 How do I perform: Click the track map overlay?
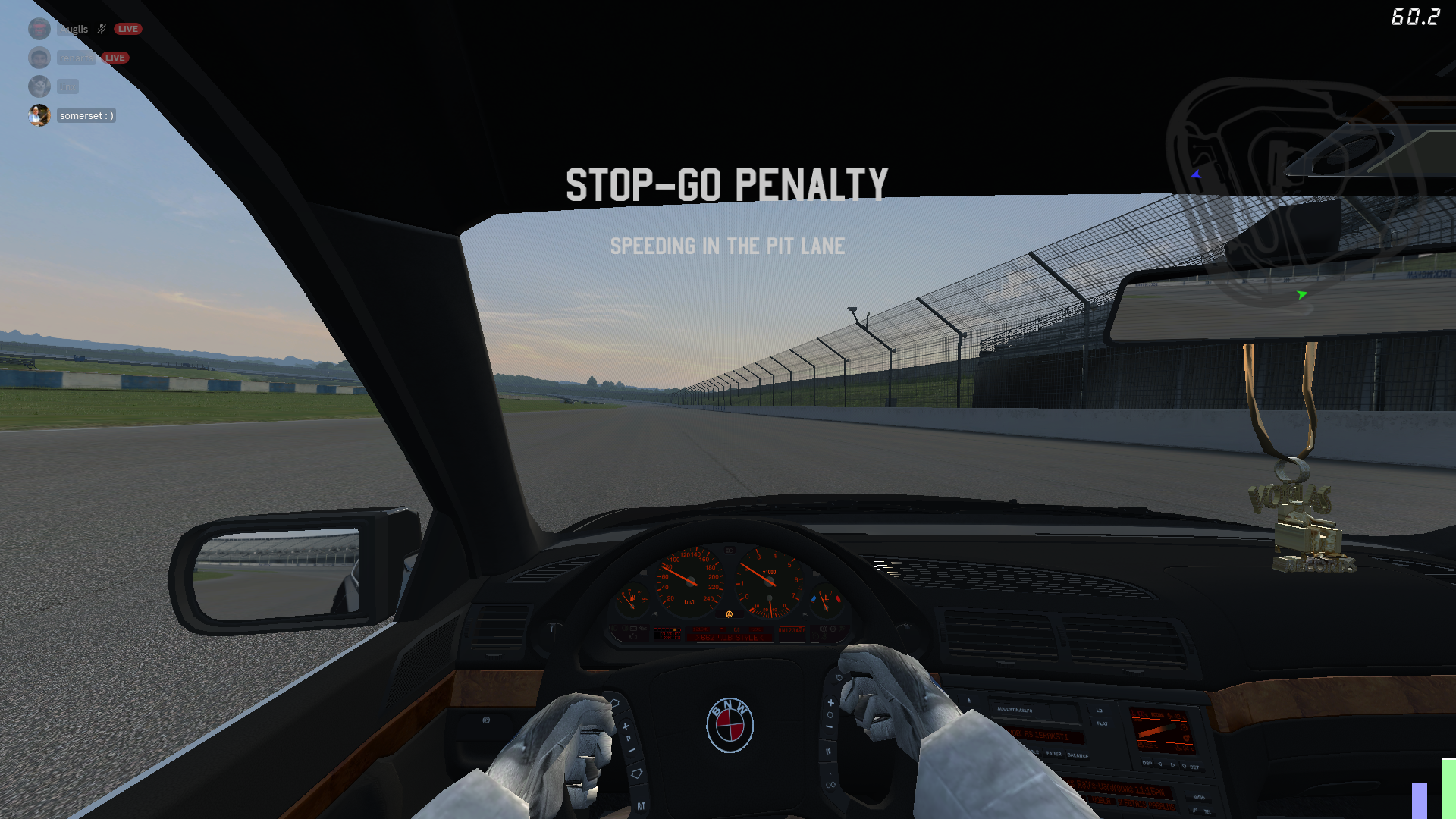(x=1289, y=190)
